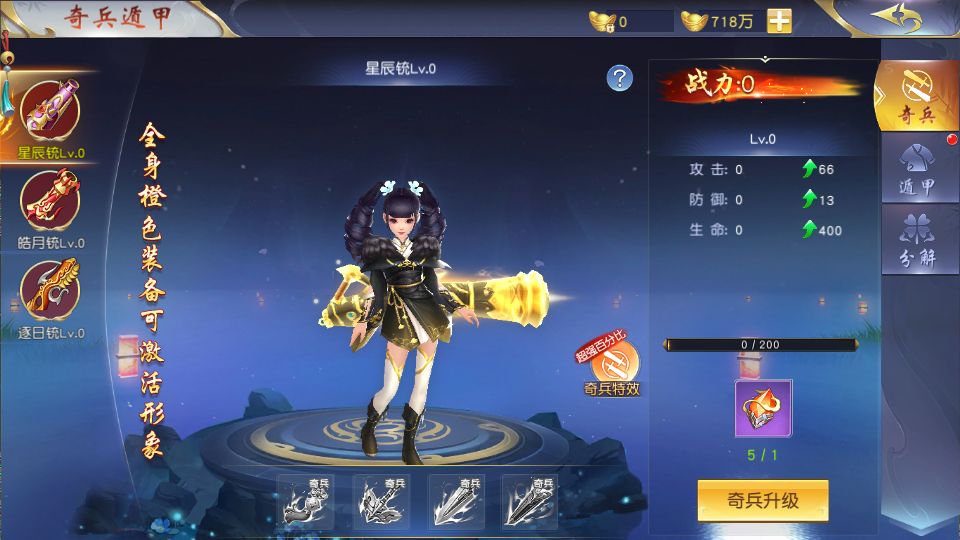This screenshot has width=960, height=540.
Task: Choose the 皓月铳 Lv.0 weapon
Action: [50, 202]
